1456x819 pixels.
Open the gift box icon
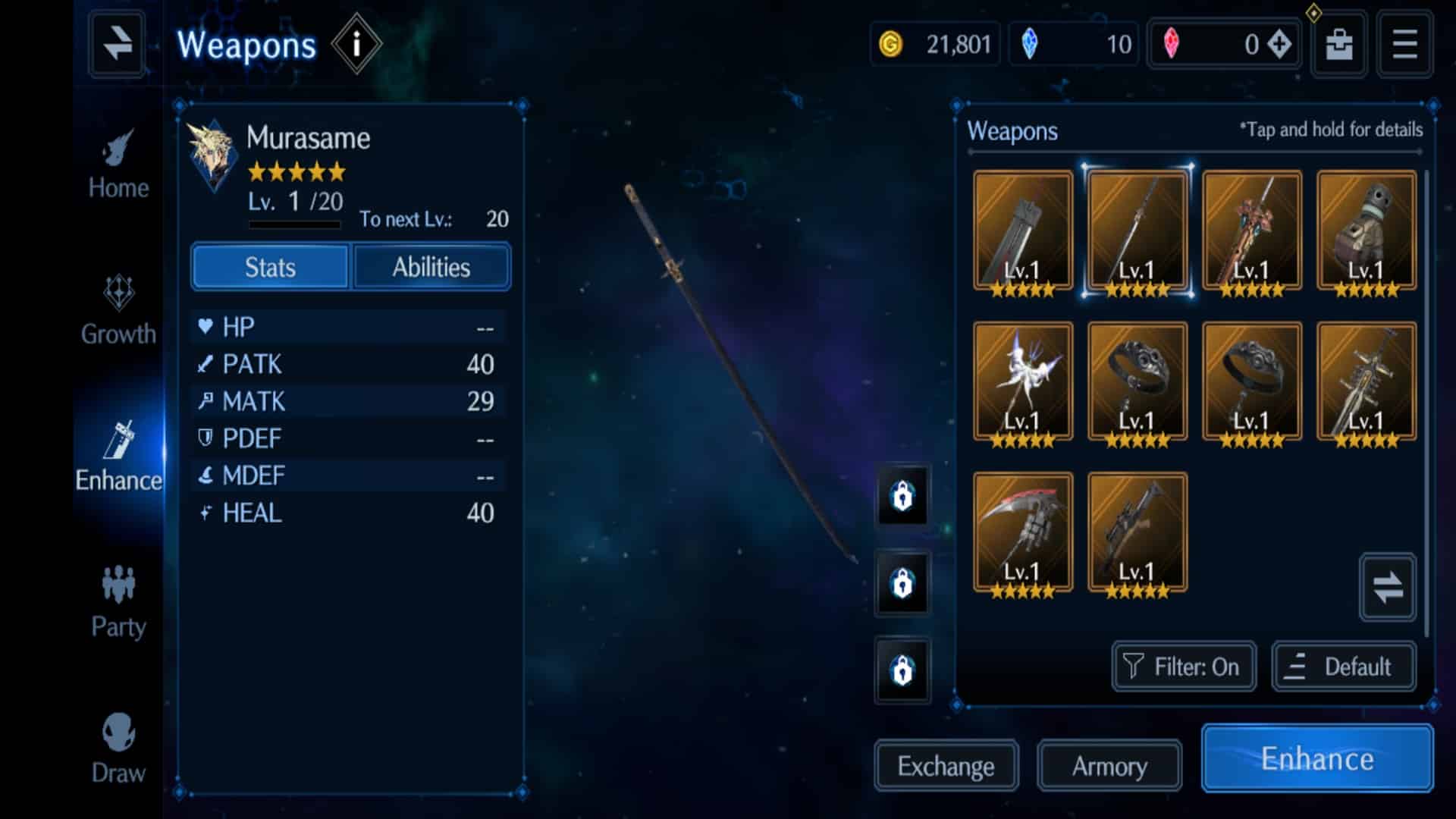pos(1338,44)
